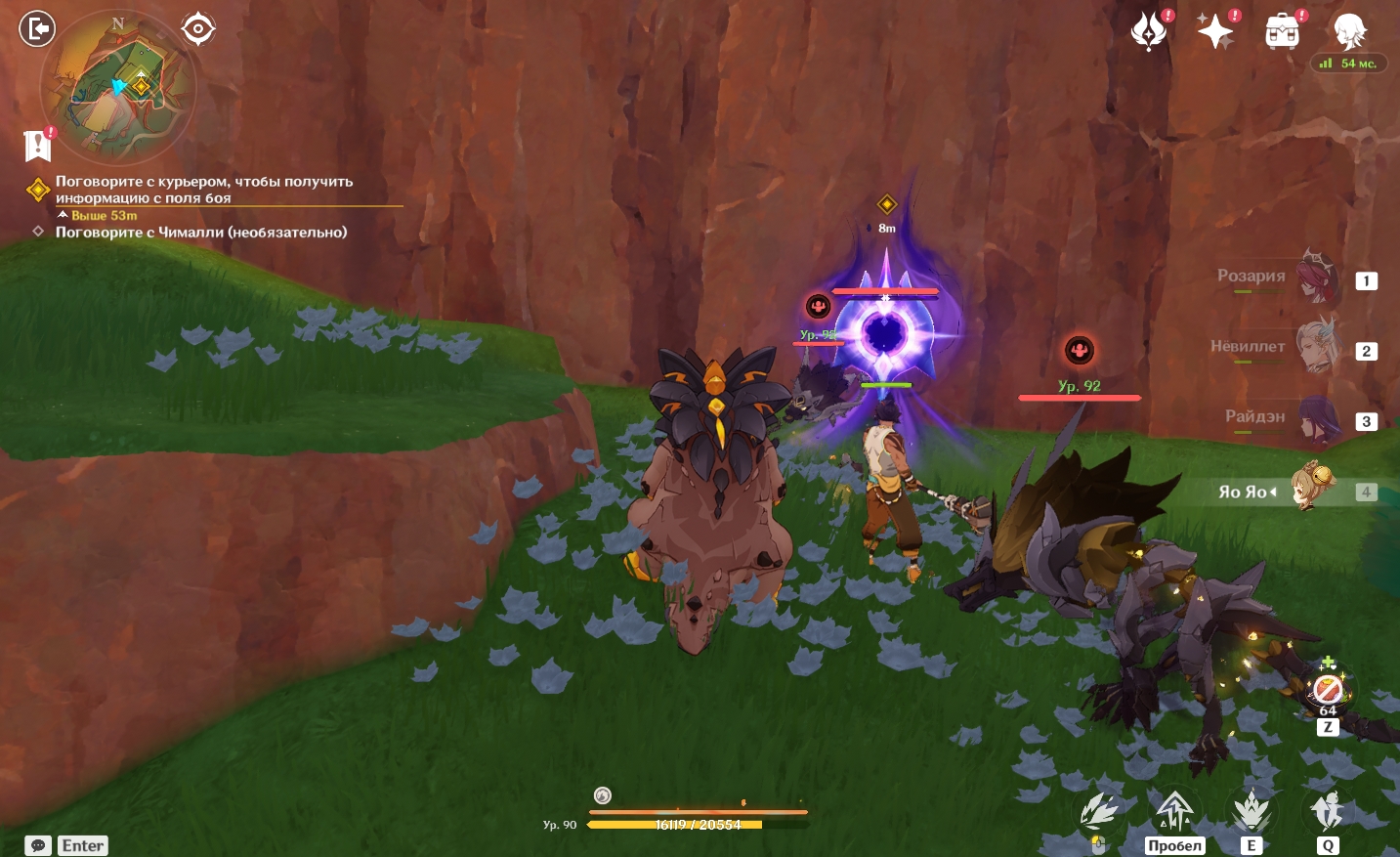This screenshot has height=857, width=1400.
Task: Open the circular minimap
Action: 117,88
